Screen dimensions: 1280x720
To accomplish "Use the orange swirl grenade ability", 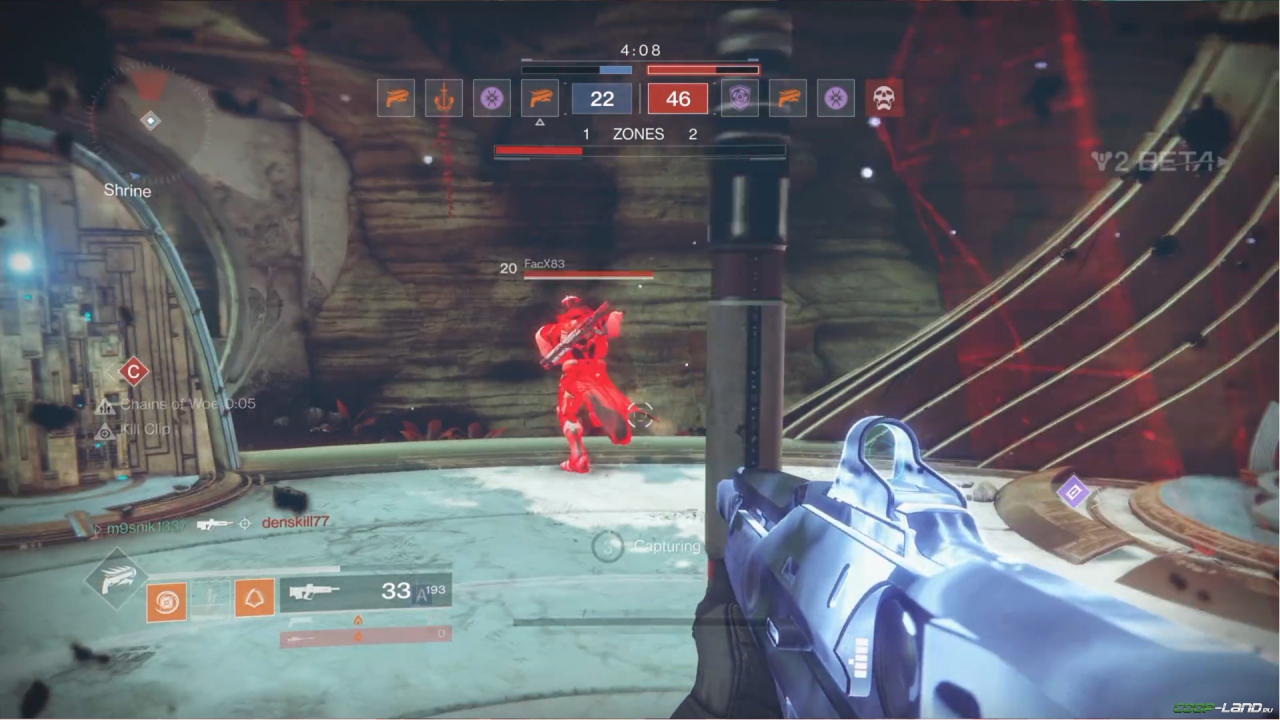I will pyautogui.click(x=166, y=602).
